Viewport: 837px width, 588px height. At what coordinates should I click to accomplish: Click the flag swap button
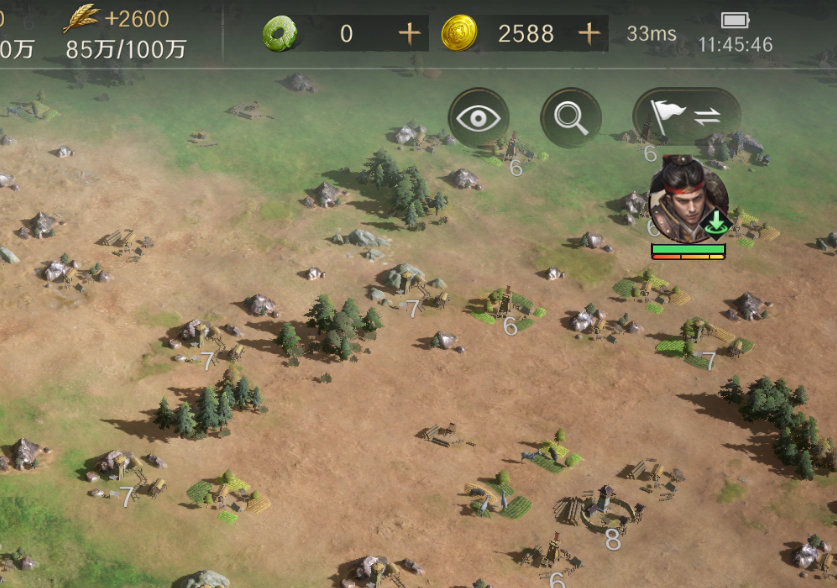687,117
